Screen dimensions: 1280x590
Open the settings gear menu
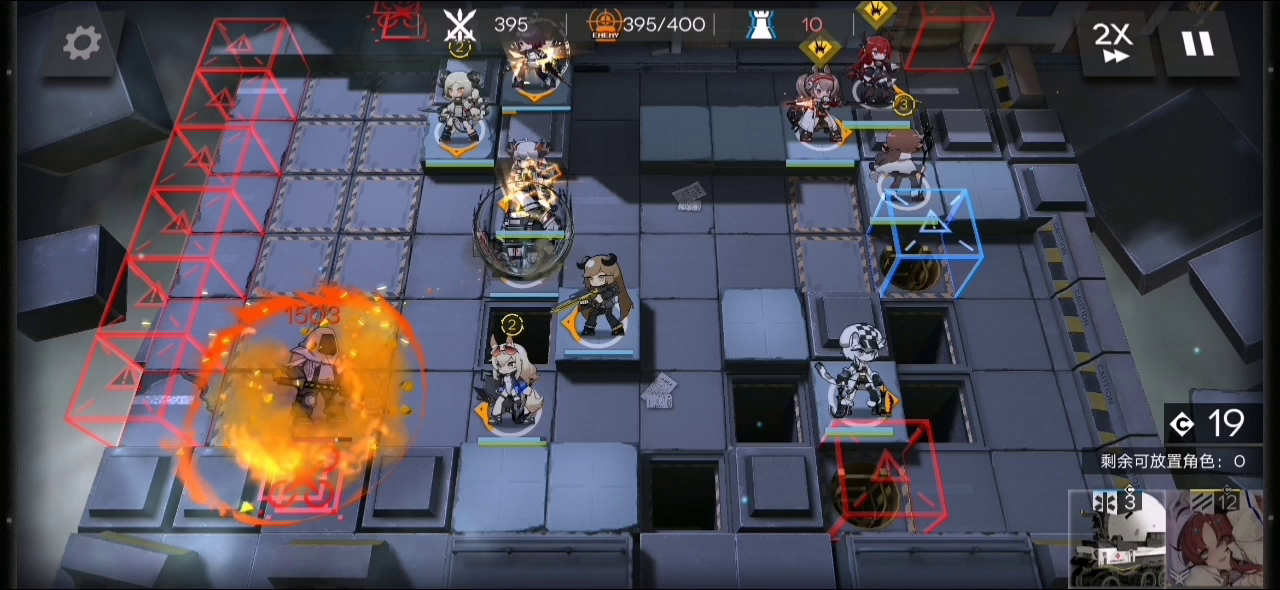click(x=82, y=42)
